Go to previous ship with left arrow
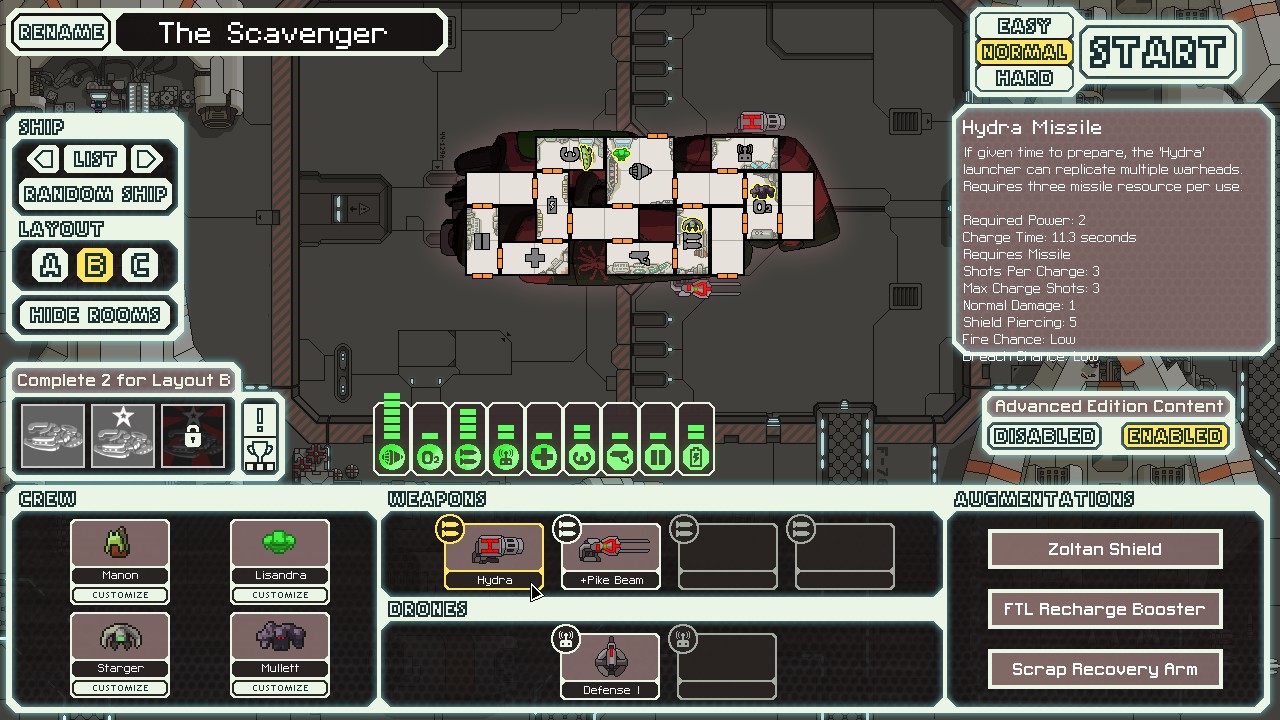The width and height of the screenshot is (1280, 720). (43, 159)
